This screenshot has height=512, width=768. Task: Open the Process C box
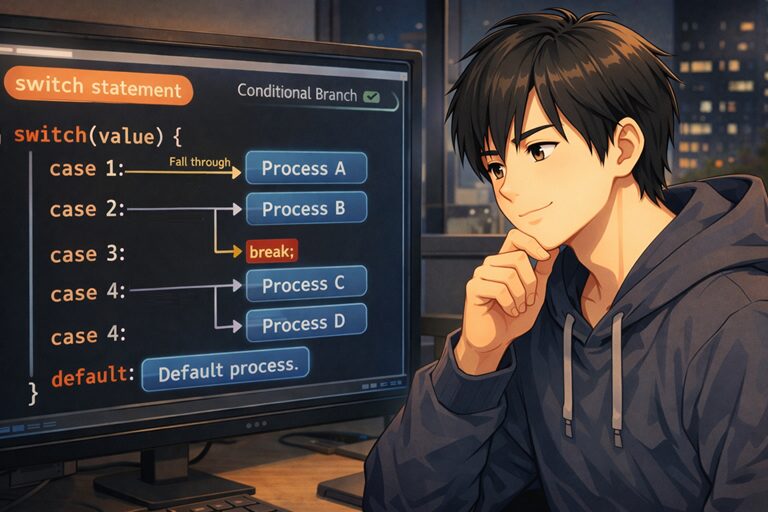(x=305, y=284)
